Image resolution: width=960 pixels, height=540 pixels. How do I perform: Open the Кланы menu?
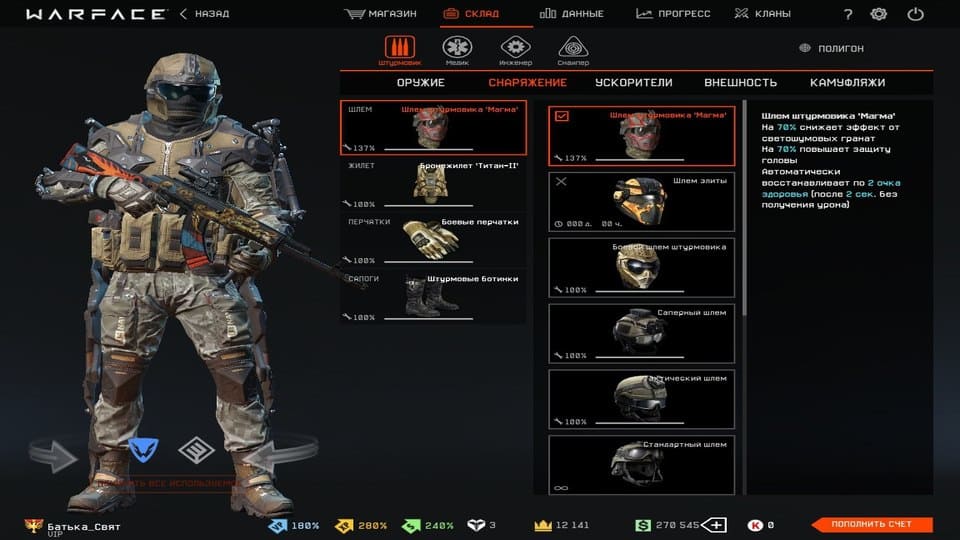[x=762, y=14]
